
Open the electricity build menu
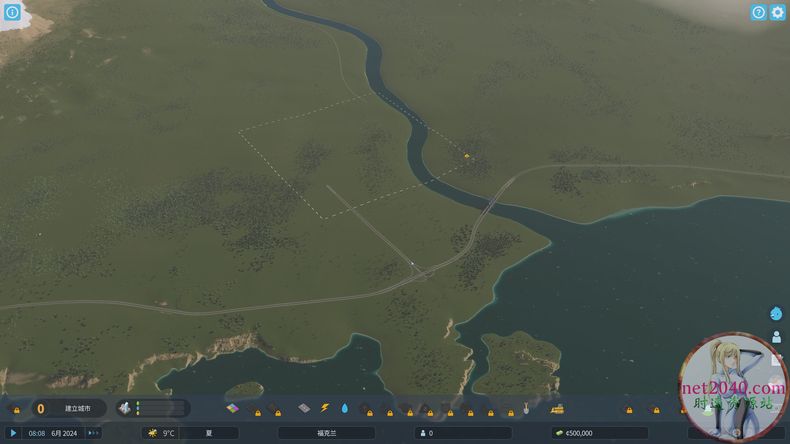click(325, 408)
